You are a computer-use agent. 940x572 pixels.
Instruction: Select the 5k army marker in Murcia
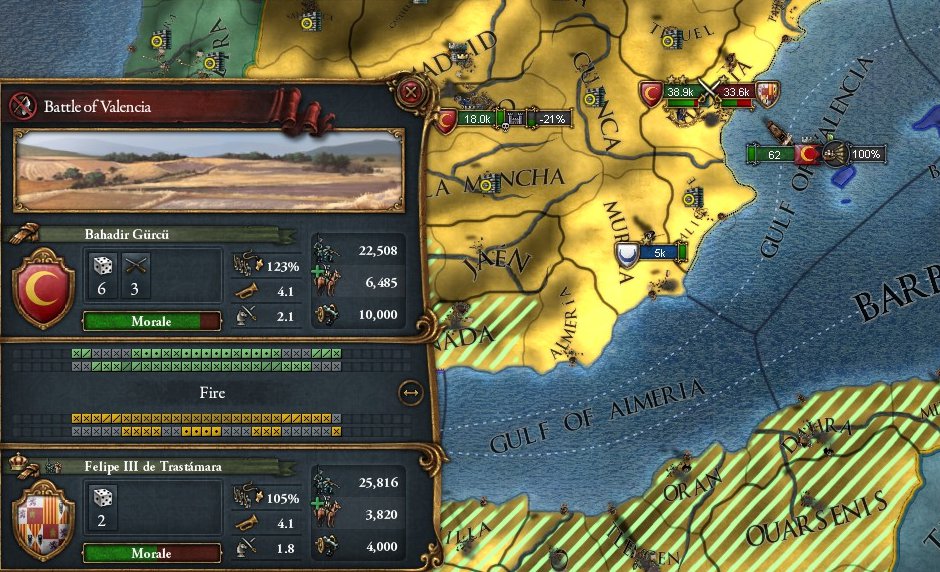(x=659, y=253)
